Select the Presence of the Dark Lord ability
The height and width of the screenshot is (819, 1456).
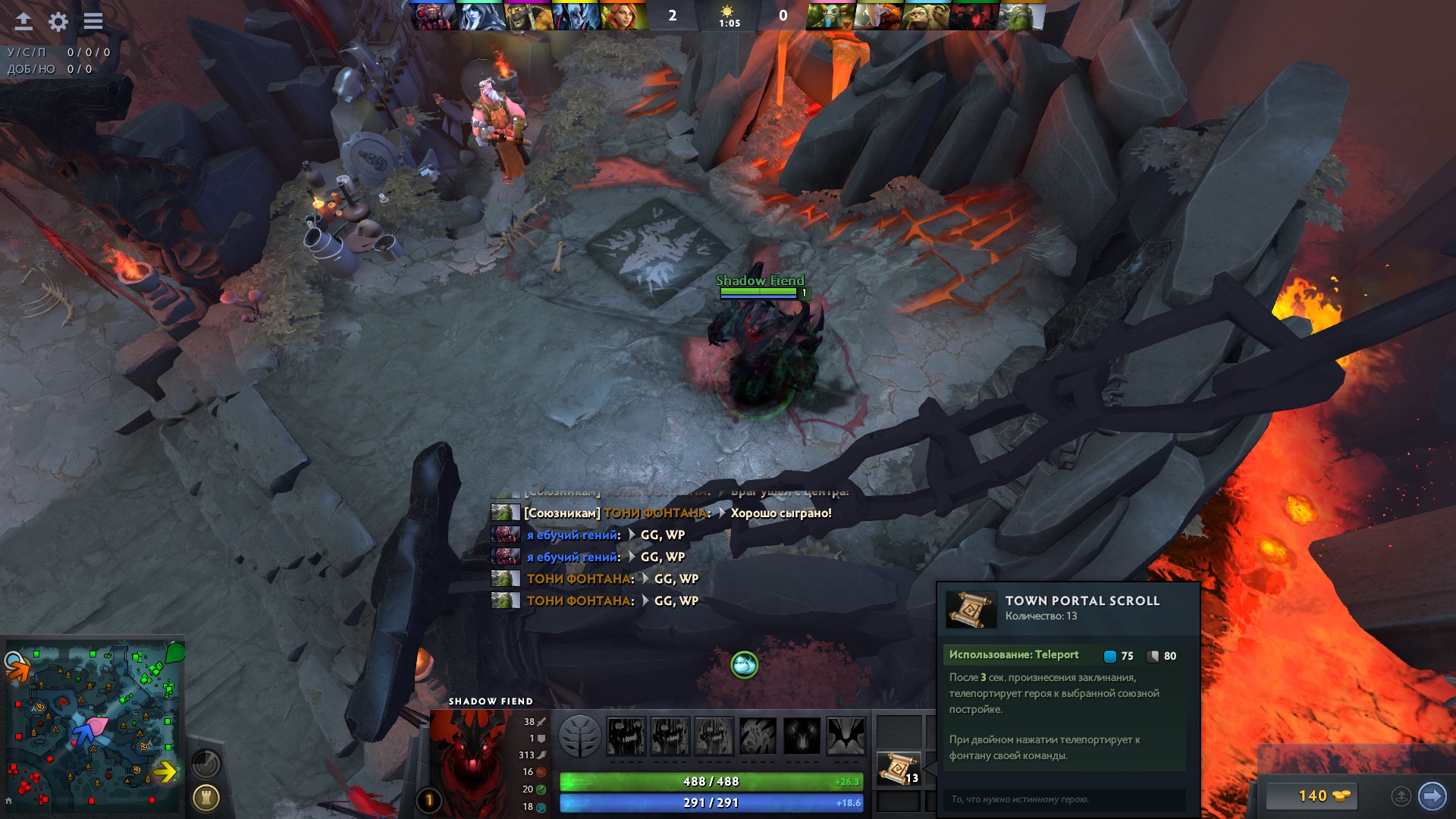click(x=802, y=736)
